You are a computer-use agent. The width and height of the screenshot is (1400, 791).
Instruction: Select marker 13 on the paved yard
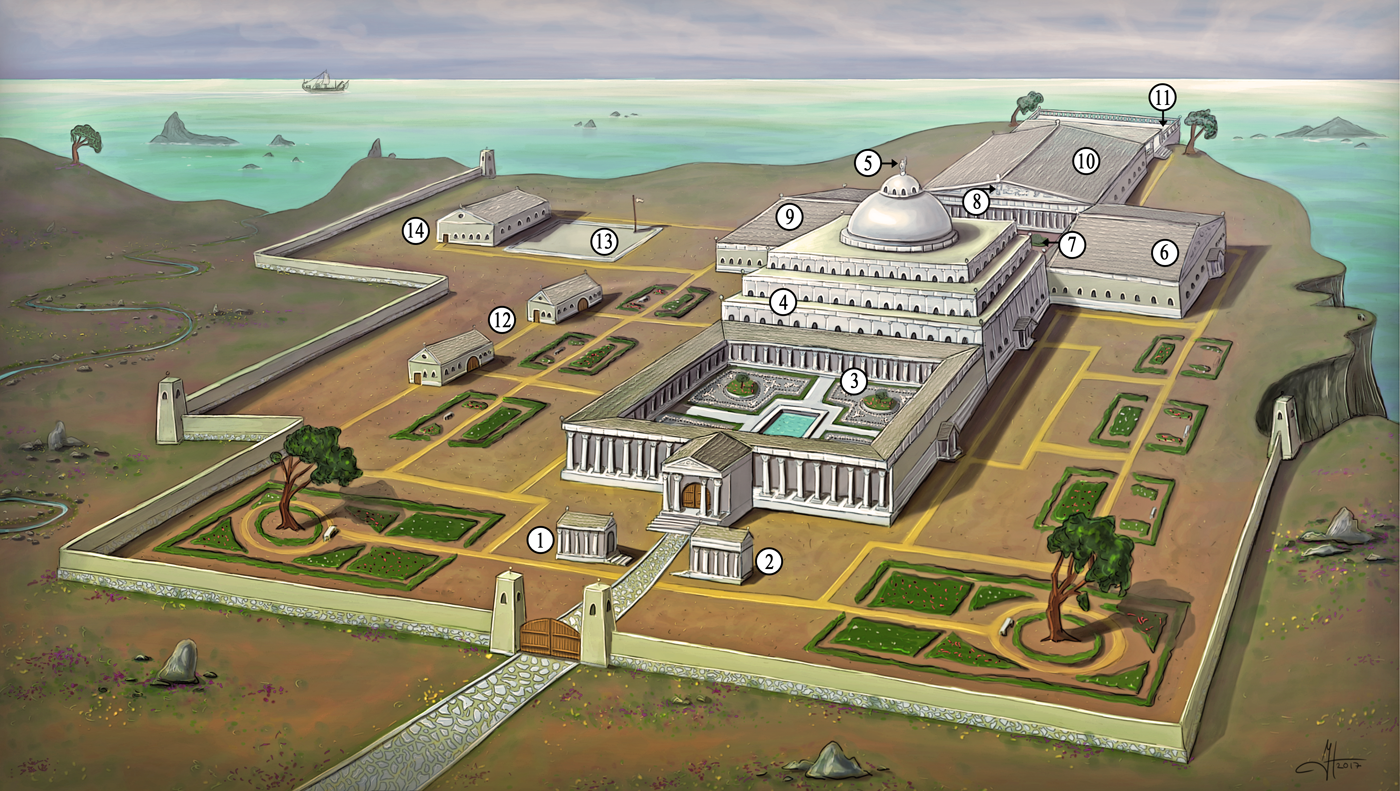pyautogui.click(x=603, y=240)
